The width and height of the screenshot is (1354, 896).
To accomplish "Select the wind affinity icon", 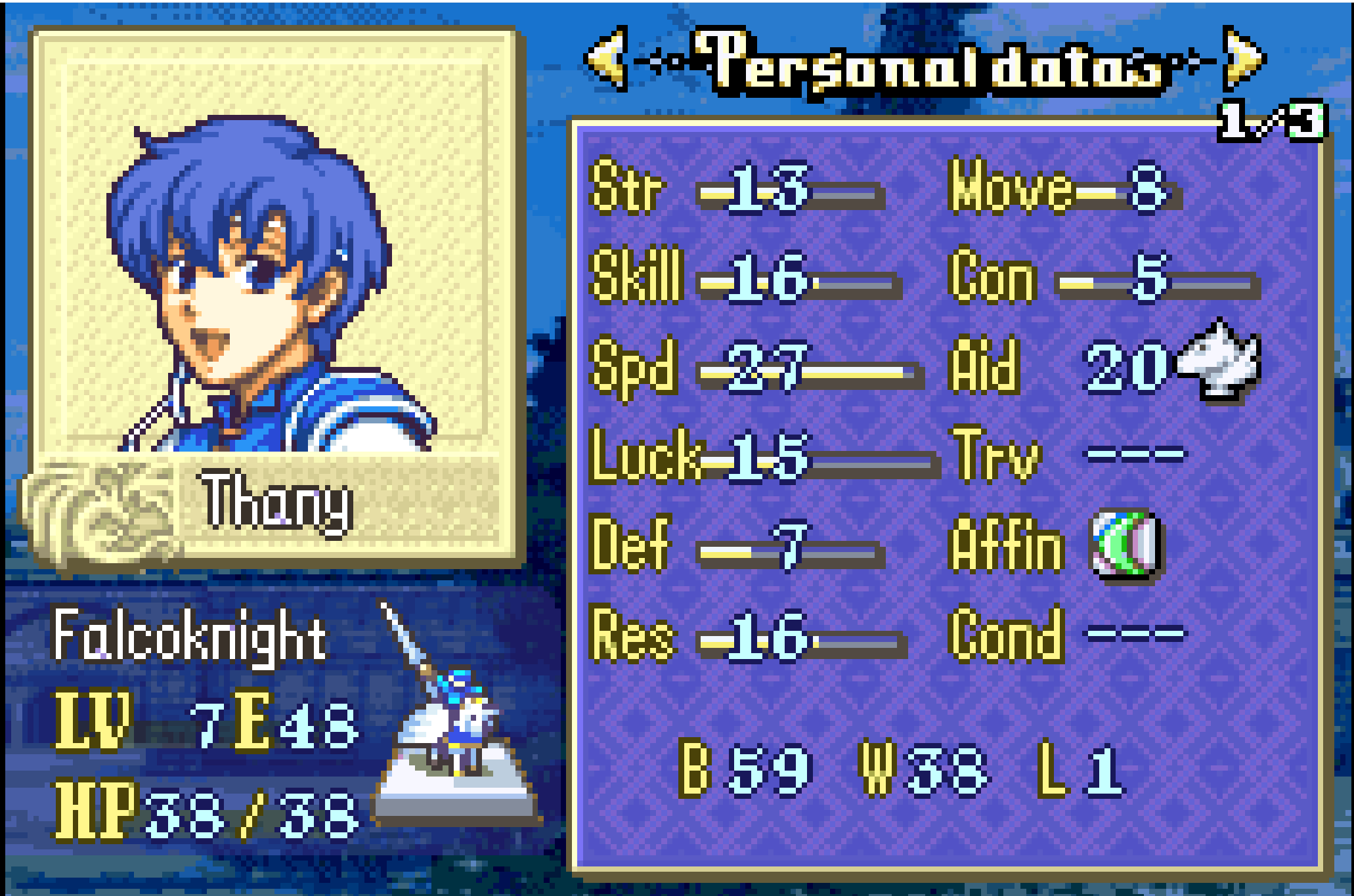I will tap(1125, 545).
